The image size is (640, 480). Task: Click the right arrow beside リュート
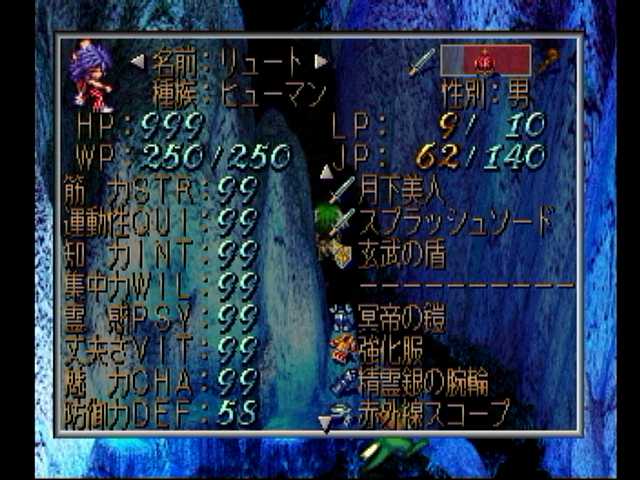point(320,61)
